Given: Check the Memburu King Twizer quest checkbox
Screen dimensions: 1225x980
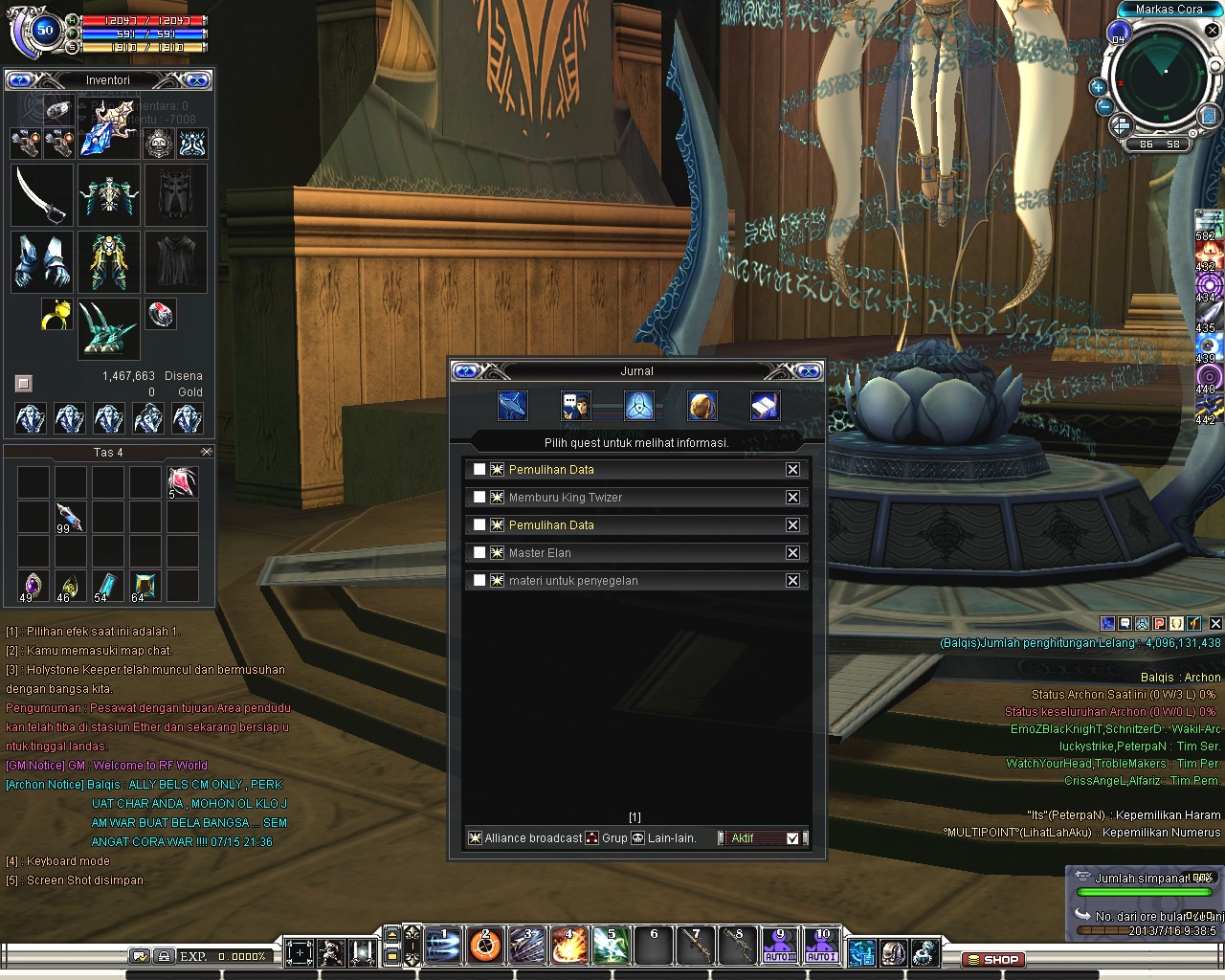Looking at the screenshot, I should point(479,497).
